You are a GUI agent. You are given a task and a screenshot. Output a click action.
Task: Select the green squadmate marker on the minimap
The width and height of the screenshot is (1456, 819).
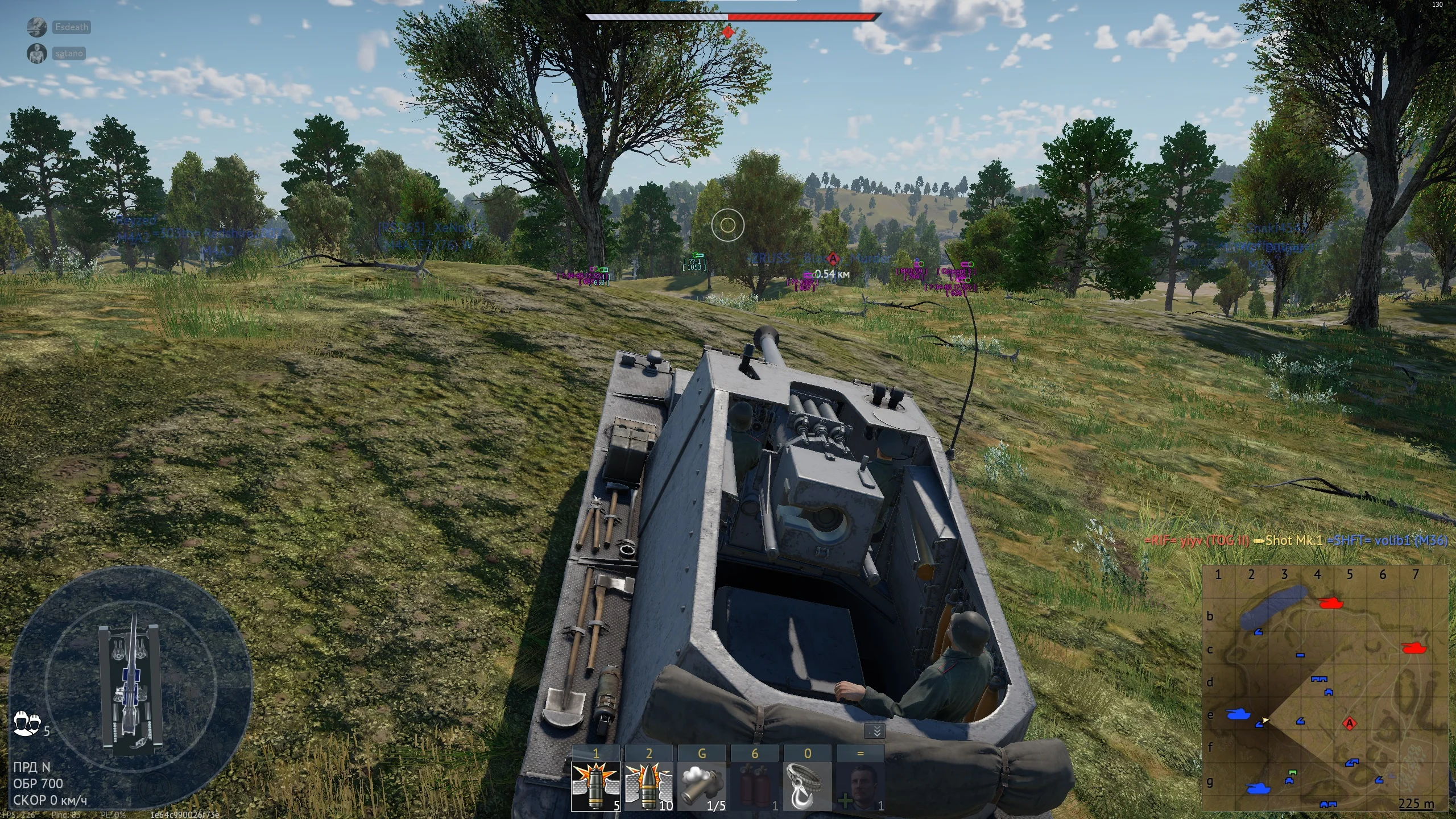pos(1293,773)
